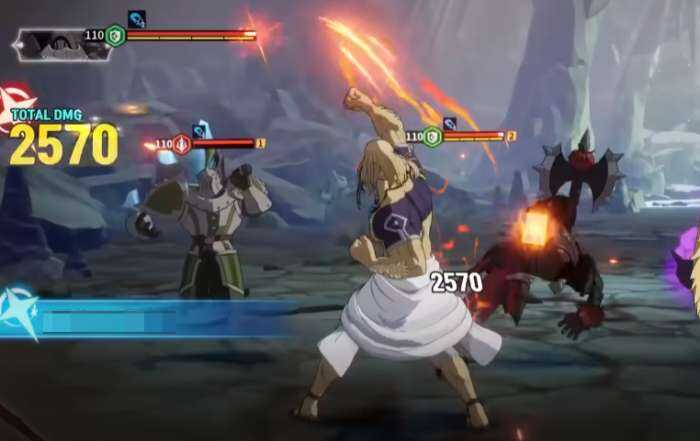Inspect the debuff icon above axe enemy's bar
This screenshot has height=441, width=700.
point(450,123)
